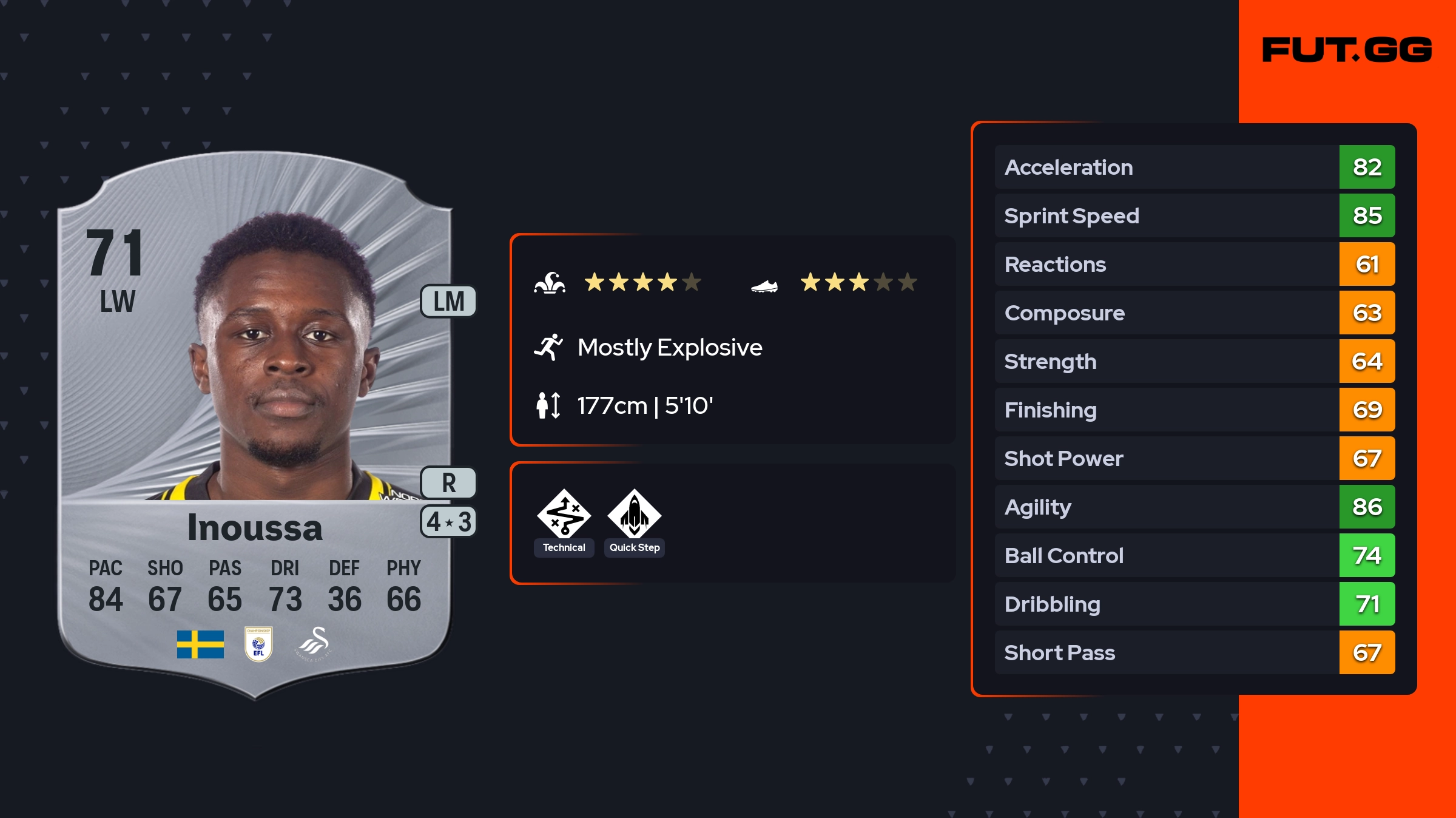
Task: Click the Technical playstyle icon
Action: [x=564, y=514]
